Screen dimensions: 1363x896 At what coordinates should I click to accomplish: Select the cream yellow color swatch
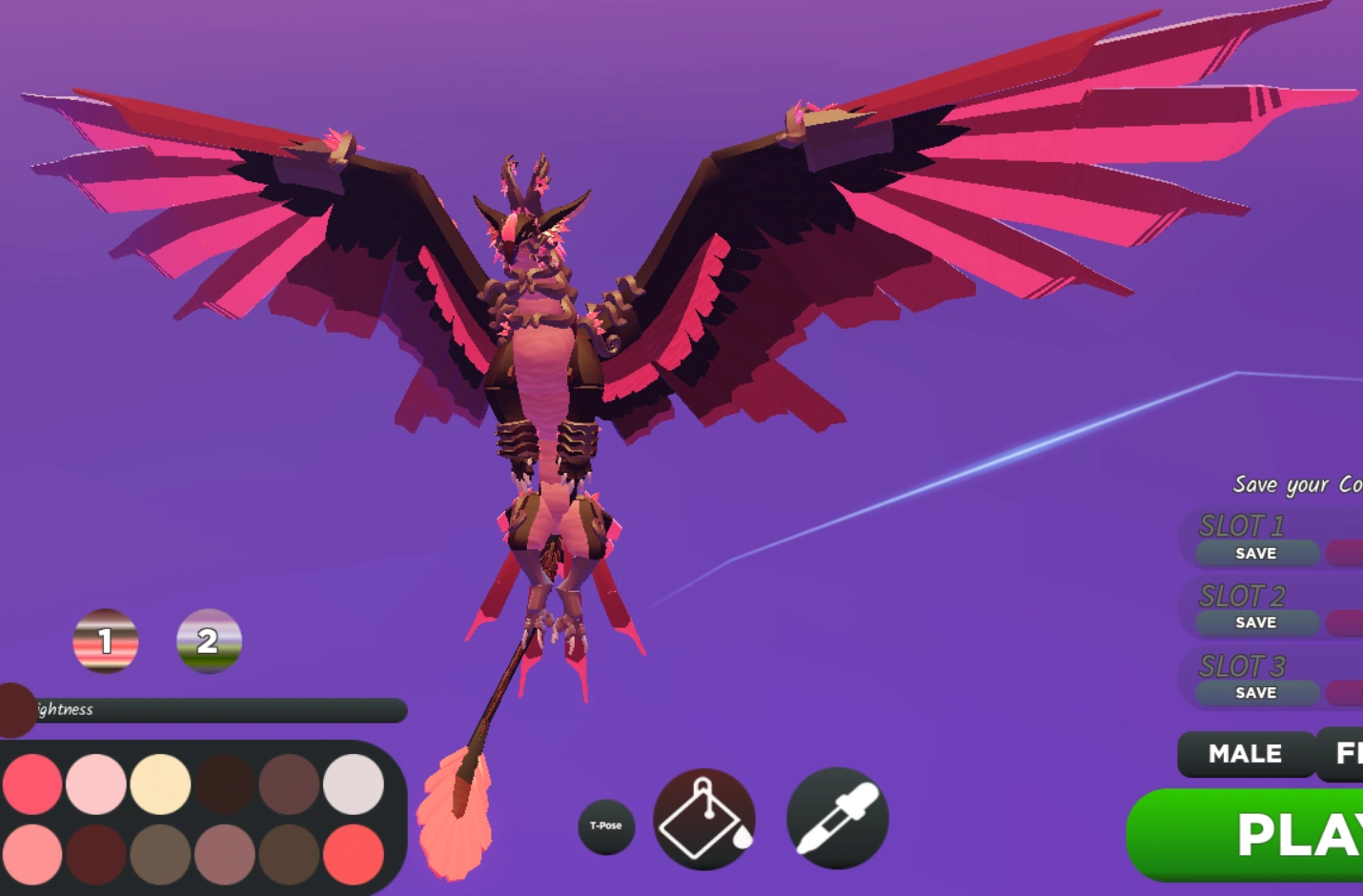point(162,784)
